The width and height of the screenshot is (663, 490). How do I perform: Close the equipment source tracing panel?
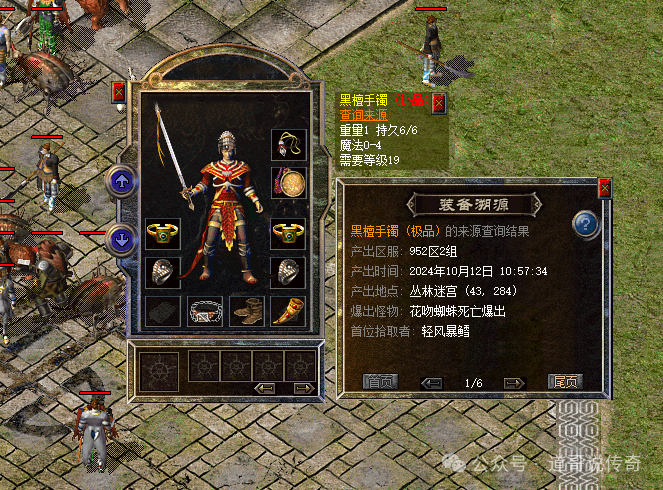tap(604, 187)
